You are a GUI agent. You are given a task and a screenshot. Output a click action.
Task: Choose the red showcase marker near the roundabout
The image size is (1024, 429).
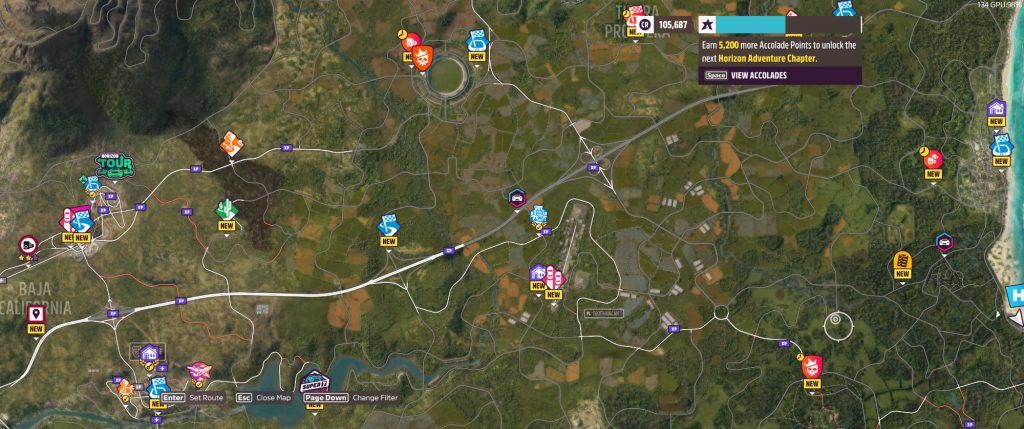tap(811, 367)
